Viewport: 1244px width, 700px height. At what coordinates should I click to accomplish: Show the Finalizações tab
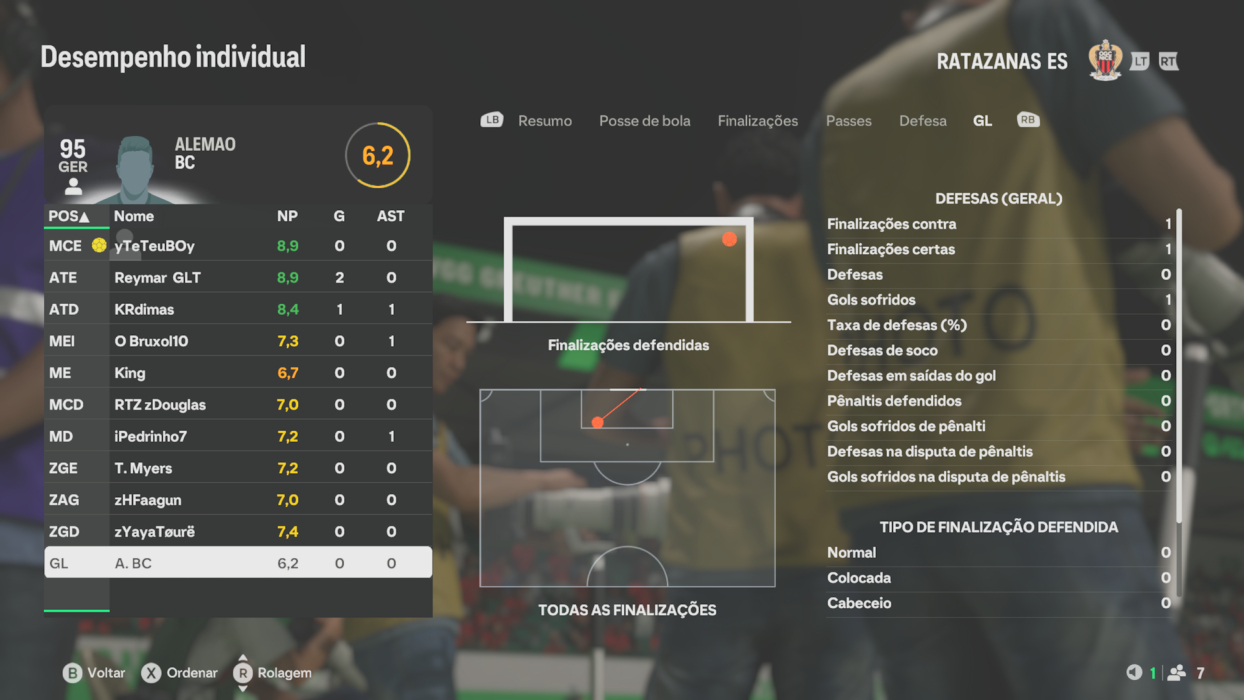coord(757,121)
